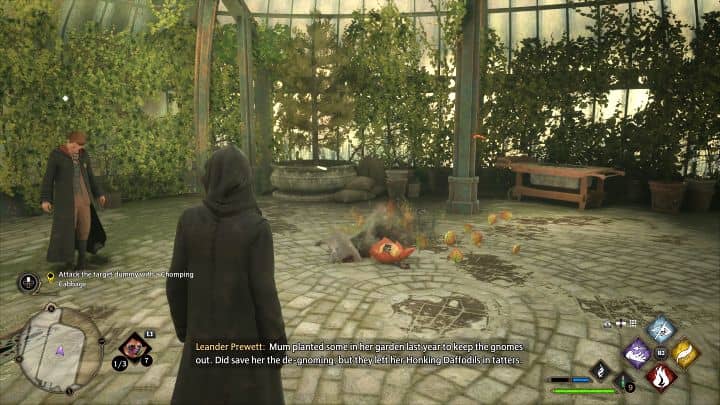The width and height of the screenshot is (720, 405).
Task: Activate the ancient magic flame icon
Action: 599,369
